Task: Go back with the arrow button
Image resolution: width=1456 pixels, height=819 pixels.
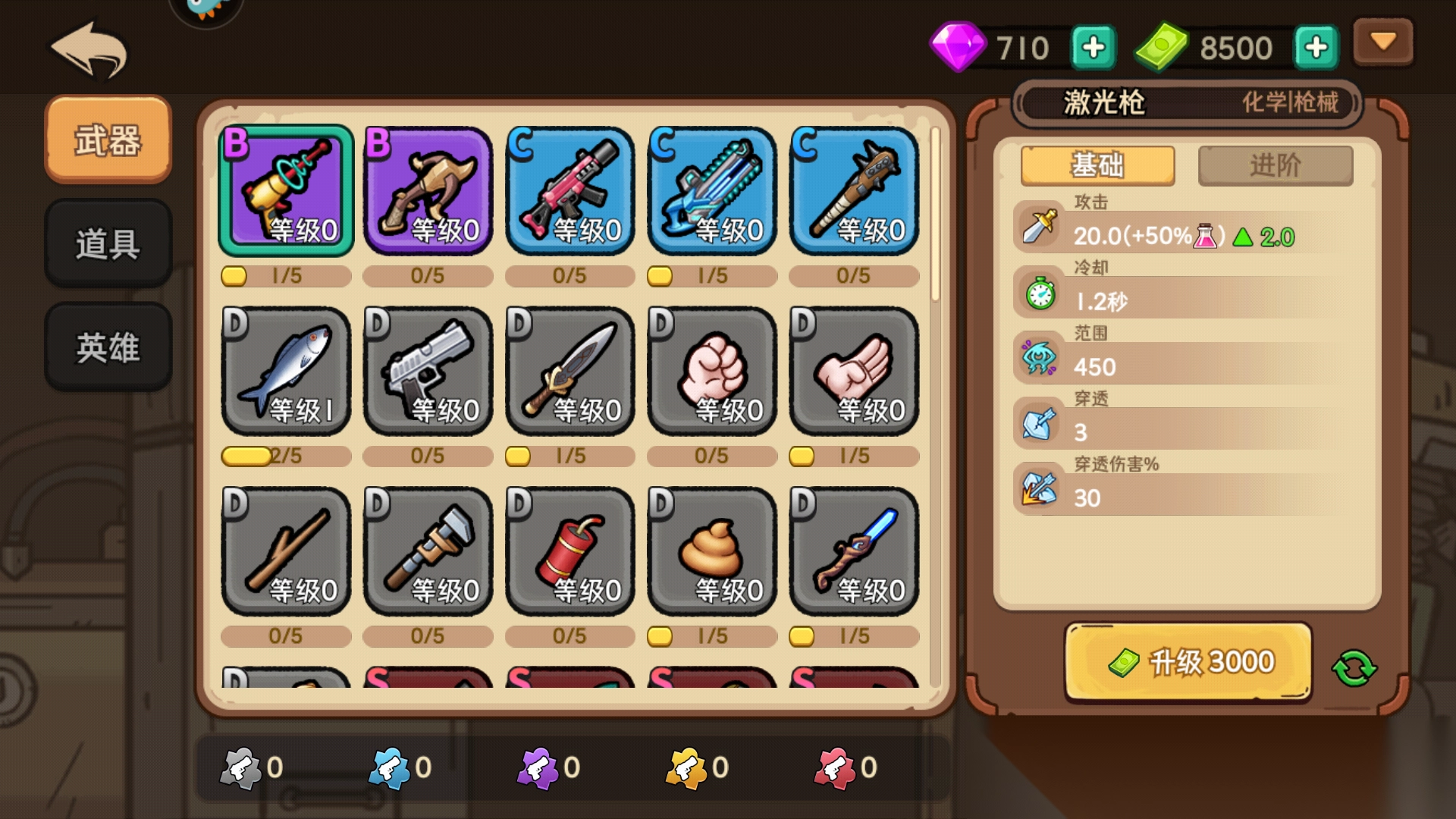Action: point(89,50)
